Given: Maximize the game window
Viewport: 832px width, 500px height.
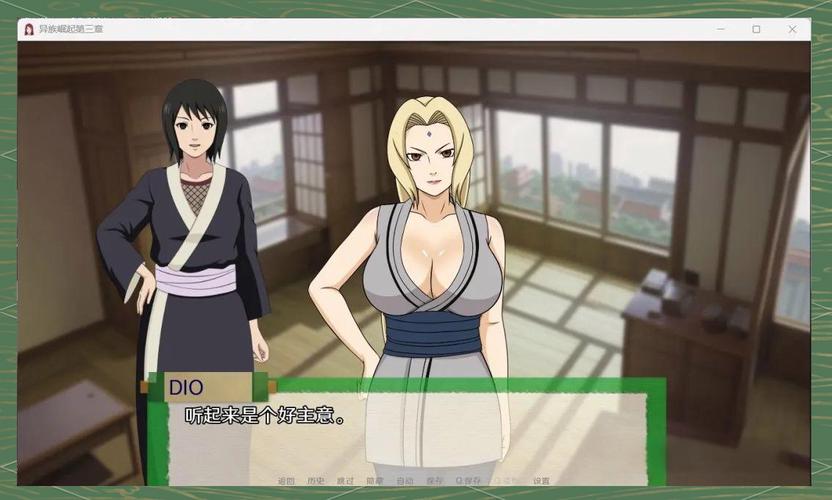Looking at the screenshot, I should coord(756,29).
